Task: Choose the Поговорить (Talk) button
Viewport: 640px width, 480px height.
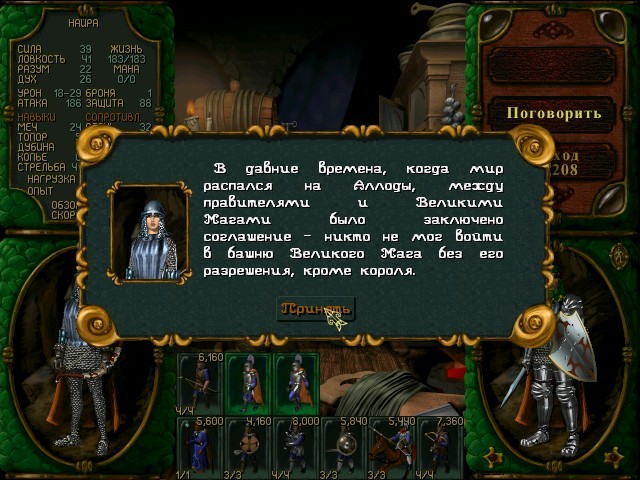Action: click(x=553, y=112)
